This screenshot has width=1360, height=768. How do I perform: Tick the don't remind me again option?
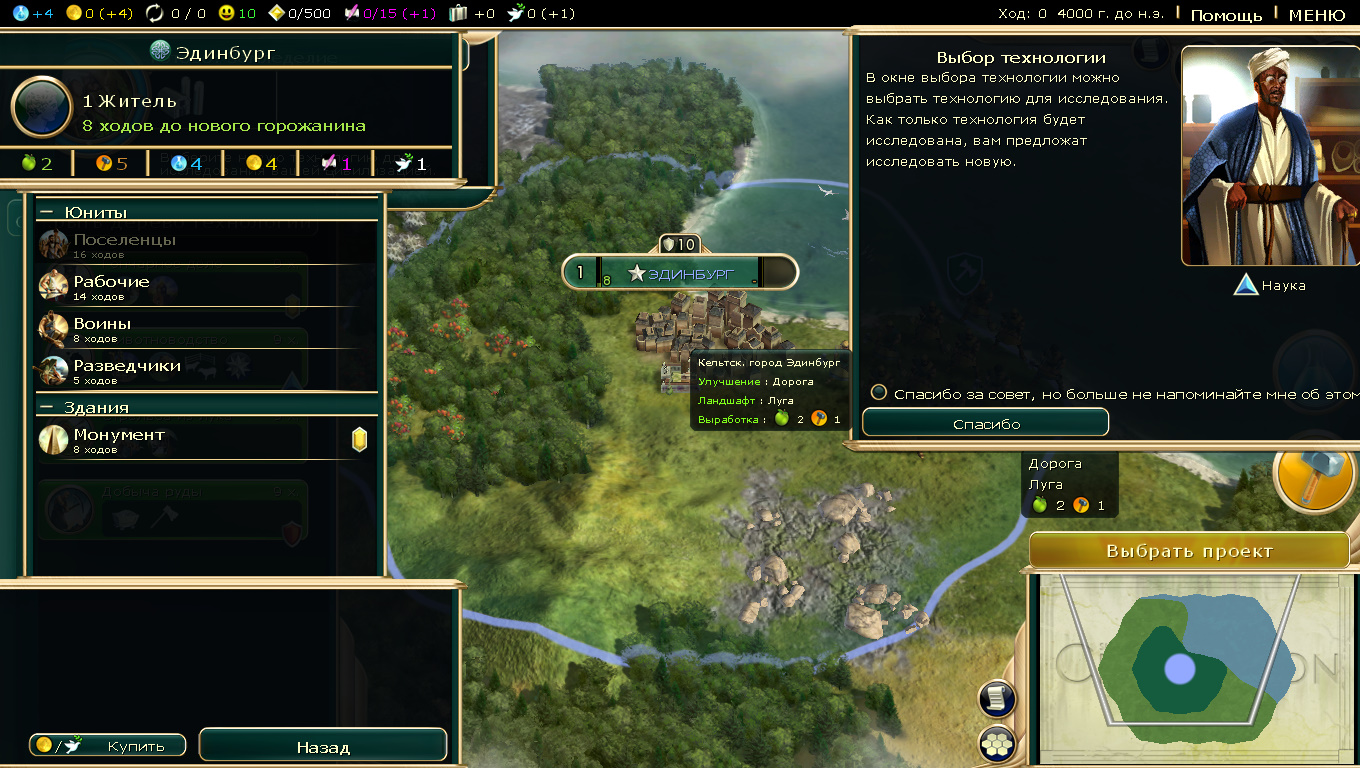[879, 393]
